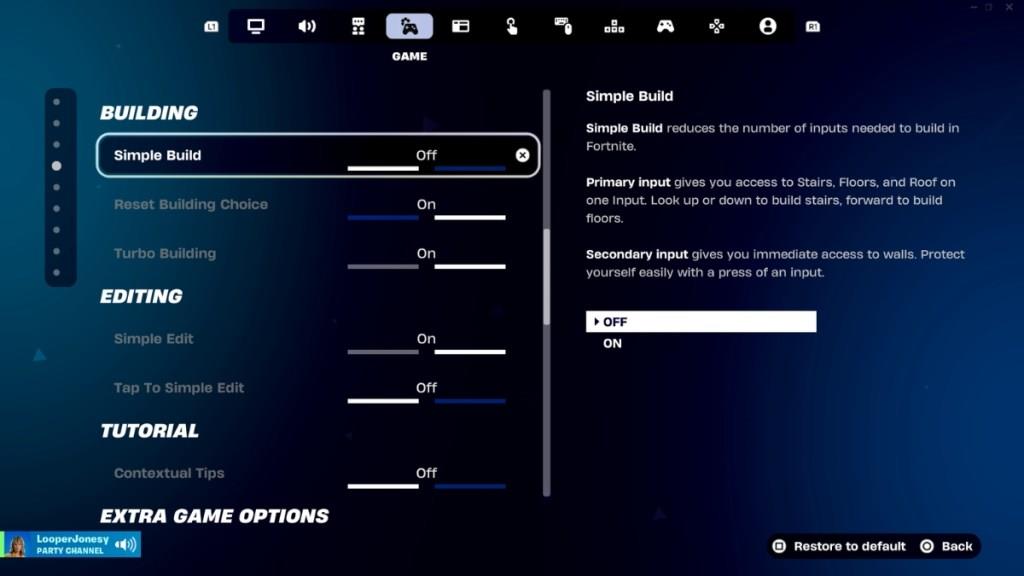Open the video settings monitor tab
1024x576 pixels.
256,26
